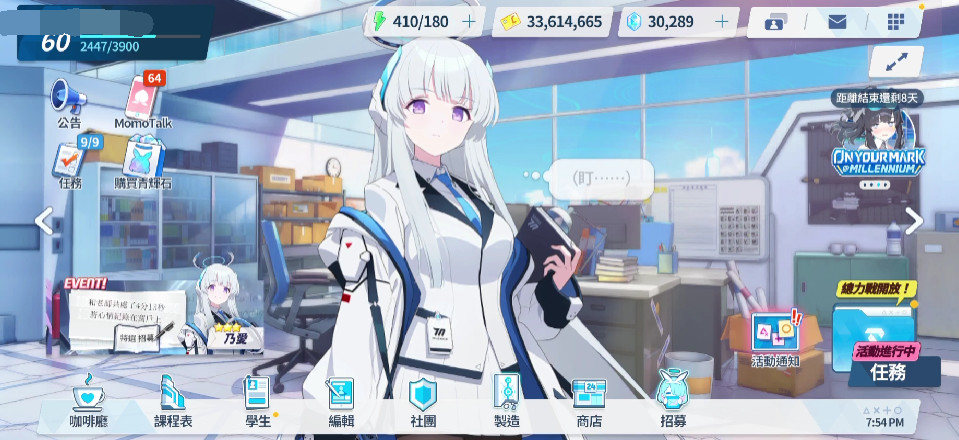Open the On Your Mark Millennium event banner
959x440 pixels.
(878, 150)
